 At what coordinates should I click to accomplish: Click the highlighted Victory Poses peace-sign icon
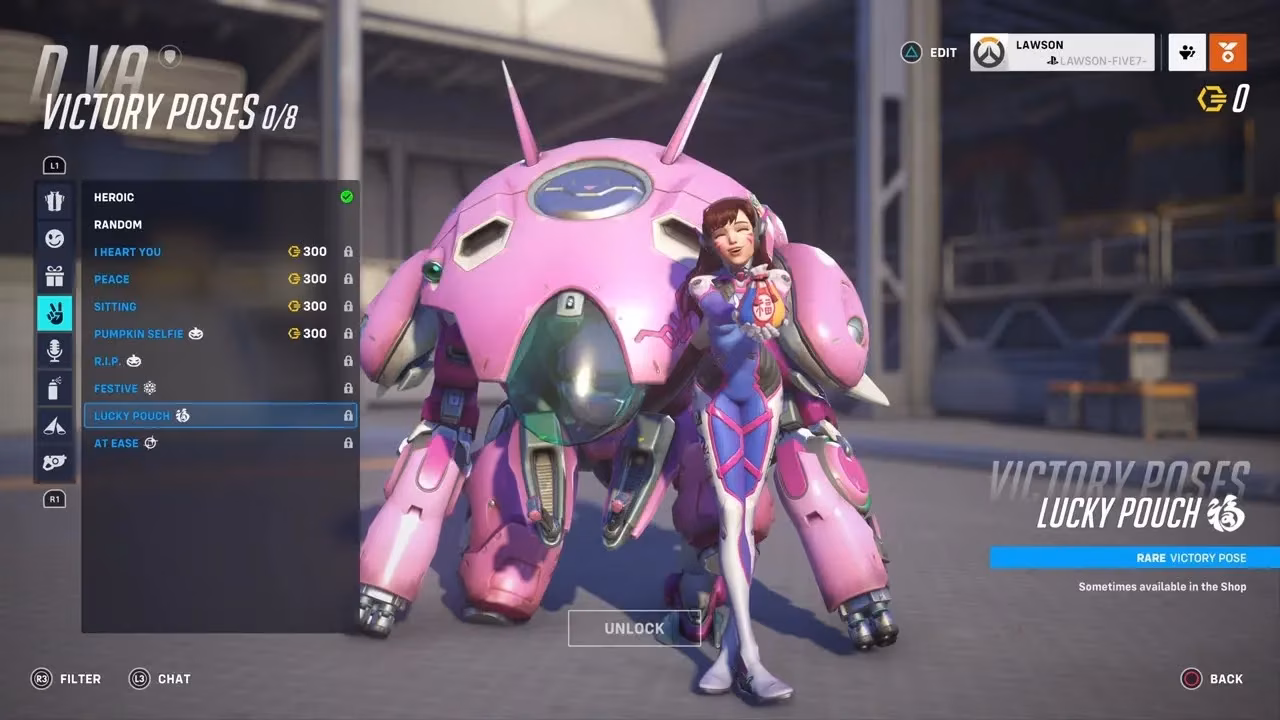point(55,312)
